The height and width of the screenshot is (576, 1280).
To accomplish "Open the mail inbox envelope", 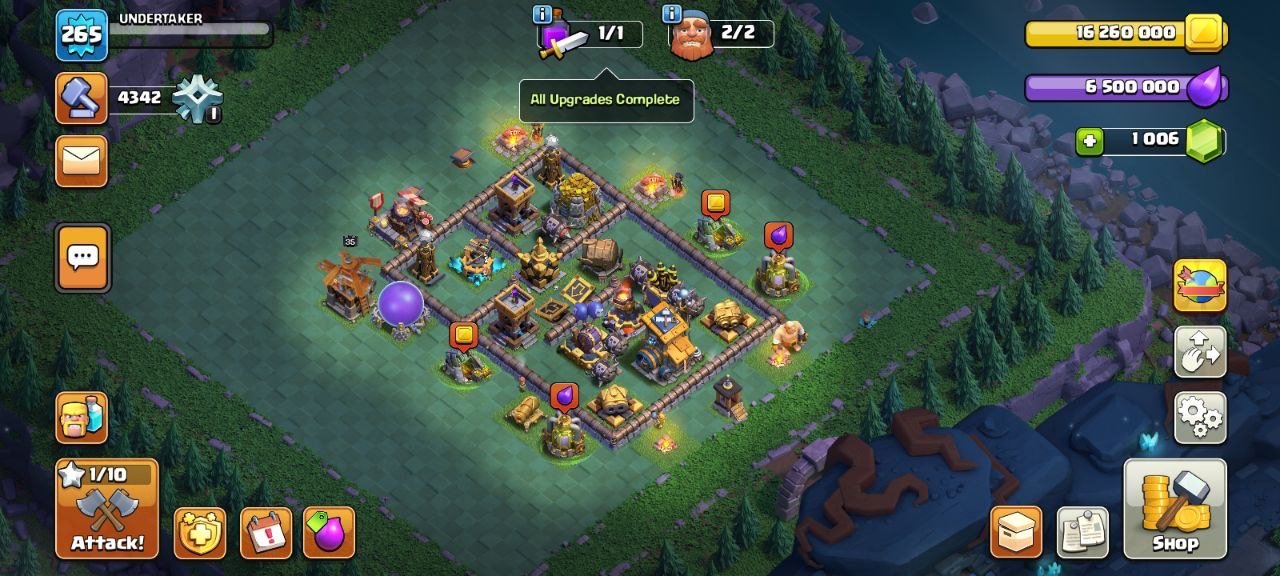I will 81,160.
